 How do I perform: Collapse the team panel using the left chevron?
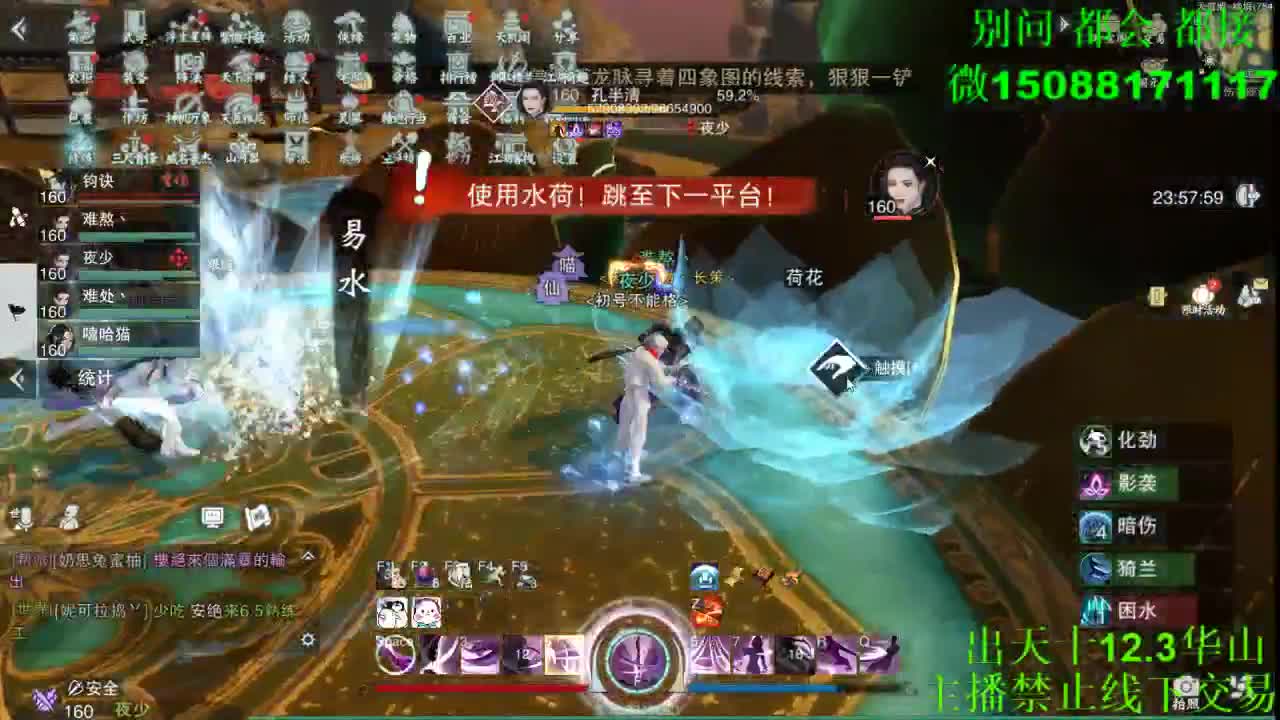pos(15,378)
